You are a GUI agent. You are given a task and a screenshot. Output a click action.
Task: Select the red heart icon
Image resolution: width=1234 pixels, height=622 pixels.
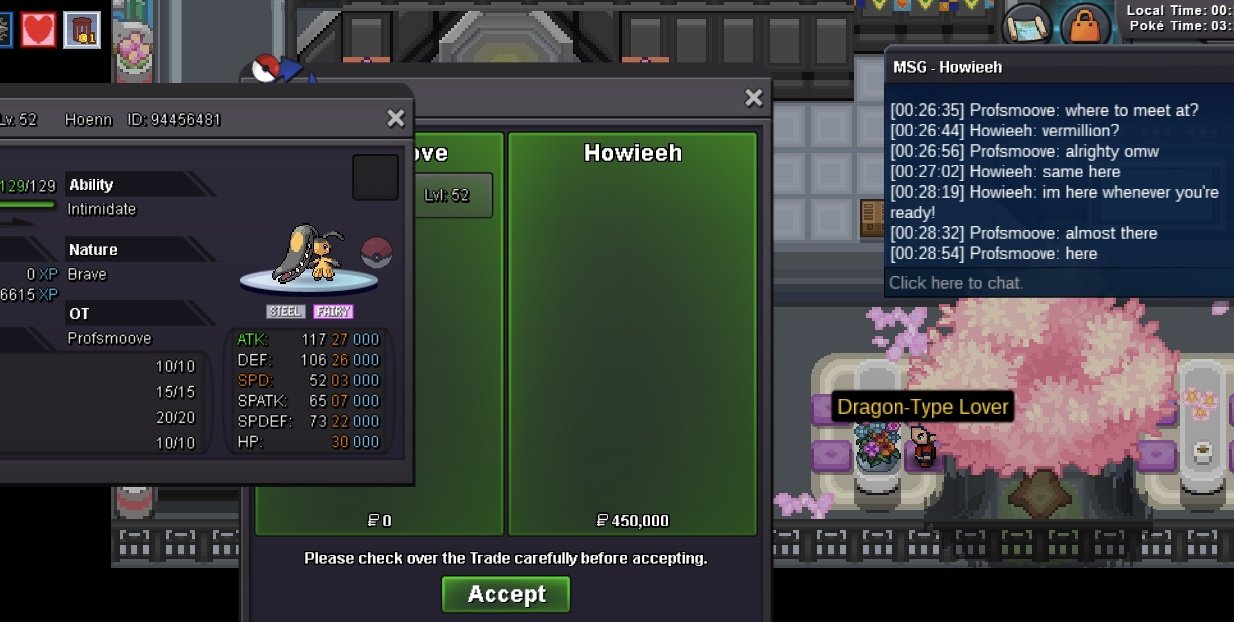[x=39, y=29]
